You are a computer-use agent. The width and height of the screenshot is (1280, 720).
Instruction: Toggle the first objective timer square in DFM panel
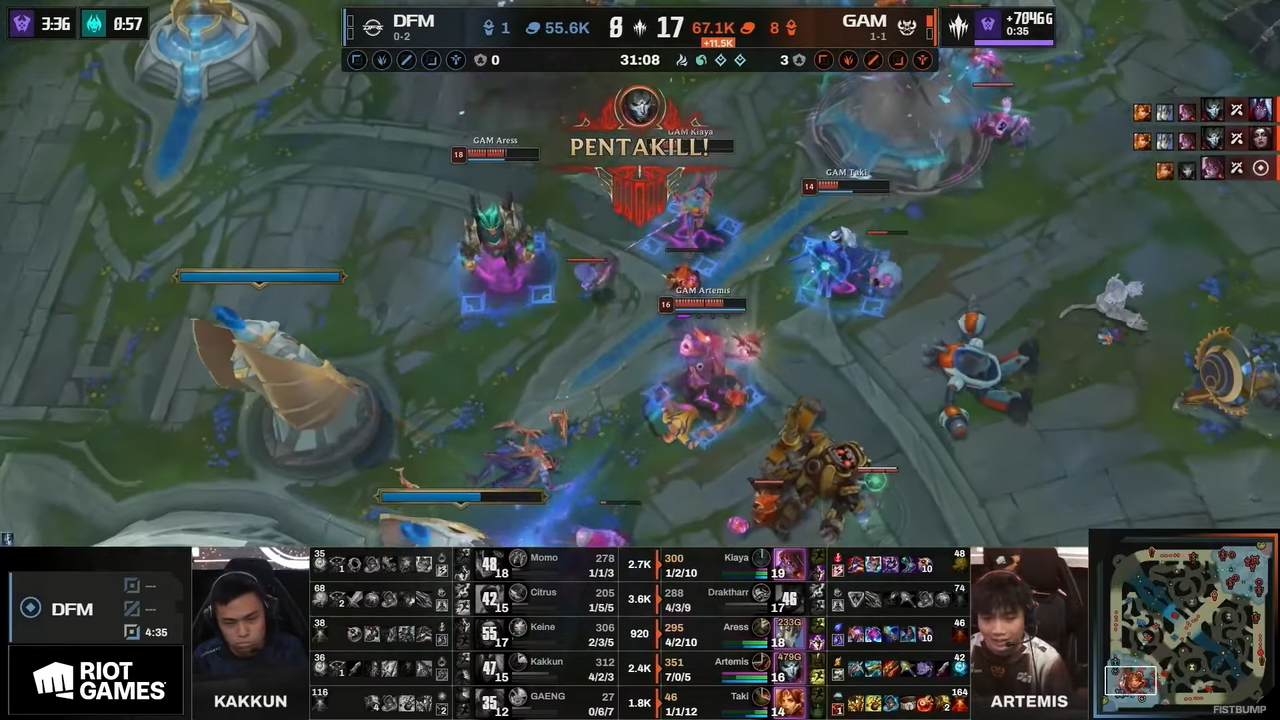pos(132,586)
